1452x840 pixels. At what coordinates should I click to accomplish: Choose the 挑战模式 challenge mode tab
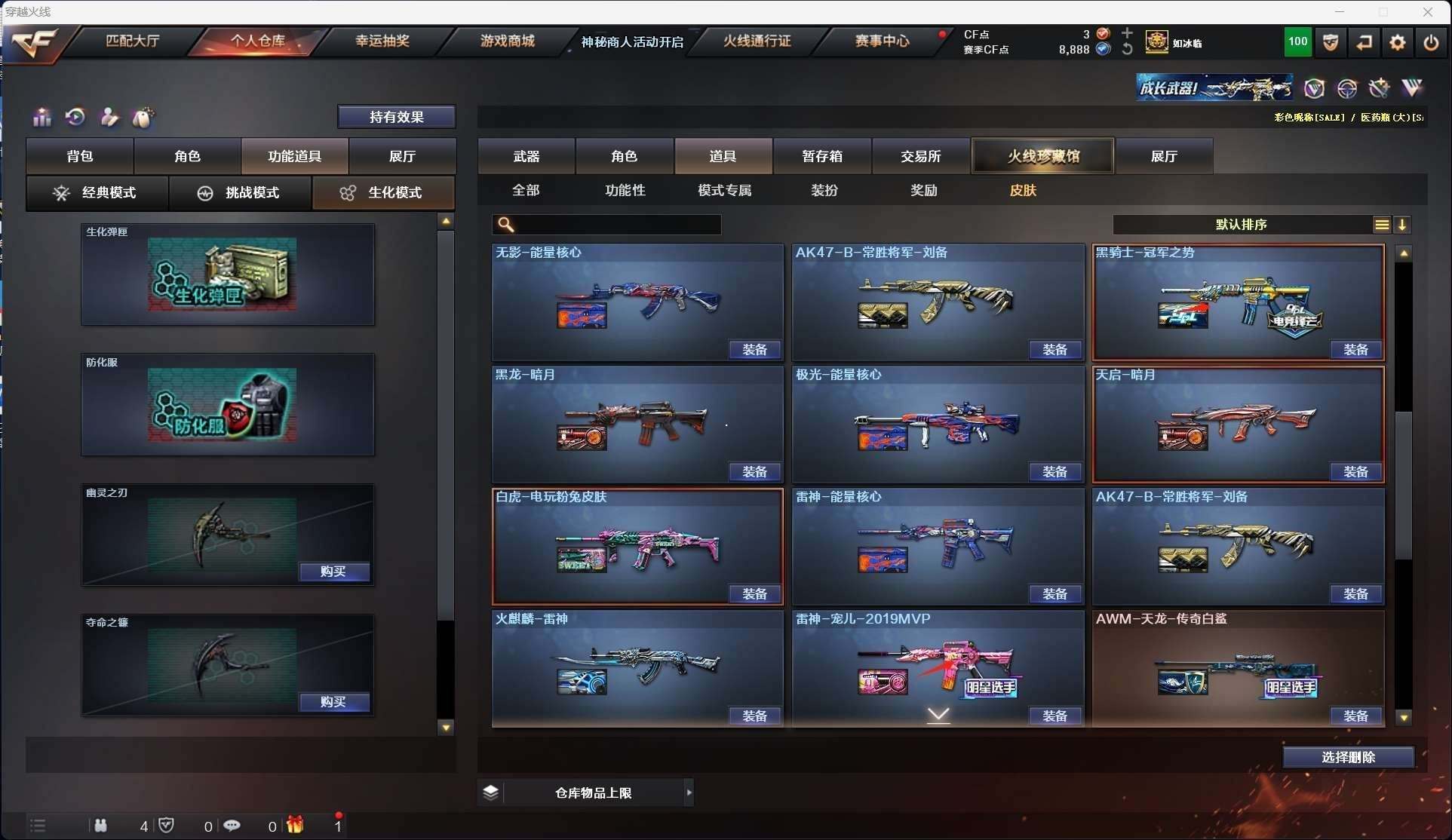[241, 193]
